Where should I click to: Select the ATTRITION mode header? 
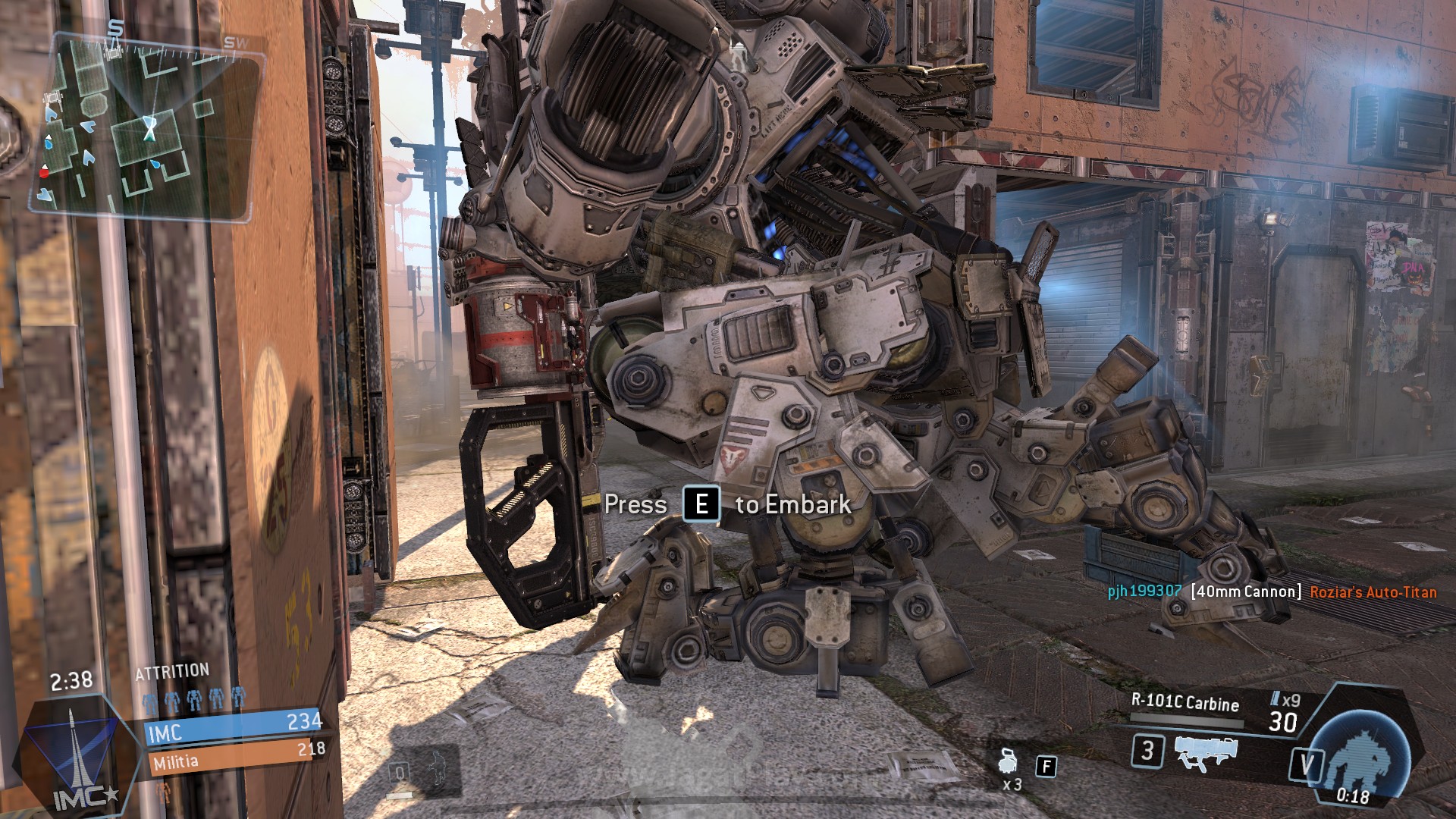click(x=171, y=670)
